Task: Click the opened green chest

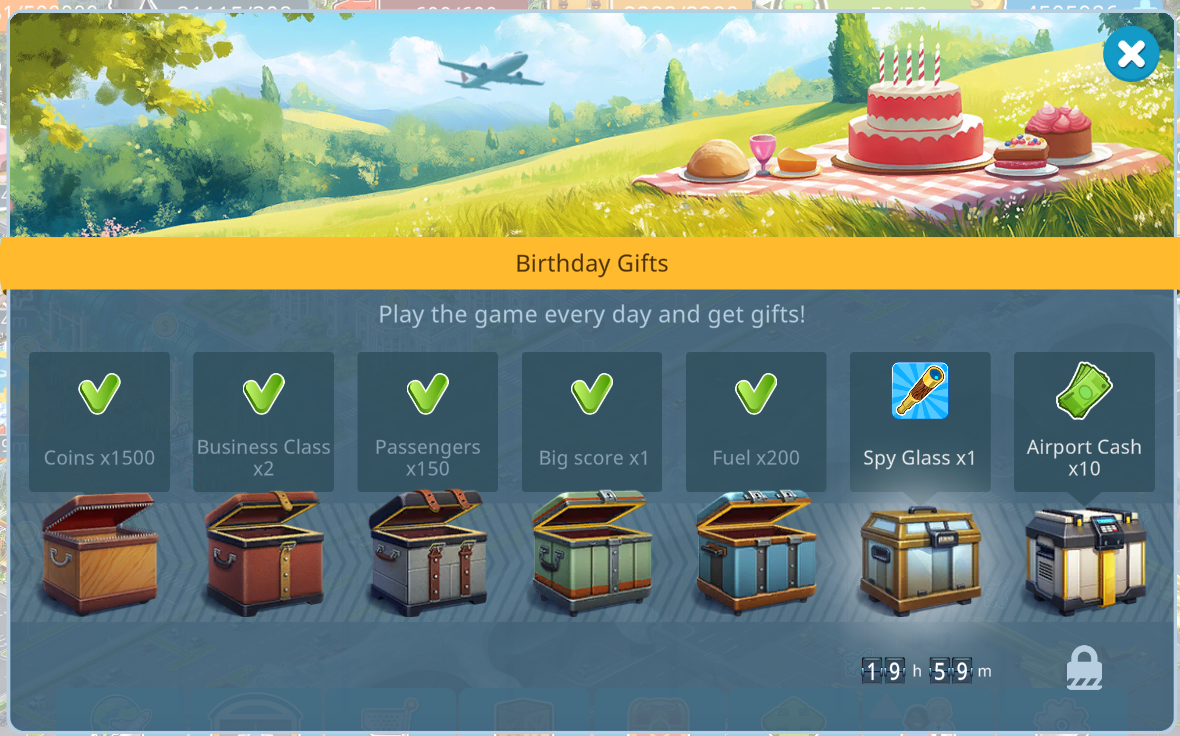Action: point(592,553)
